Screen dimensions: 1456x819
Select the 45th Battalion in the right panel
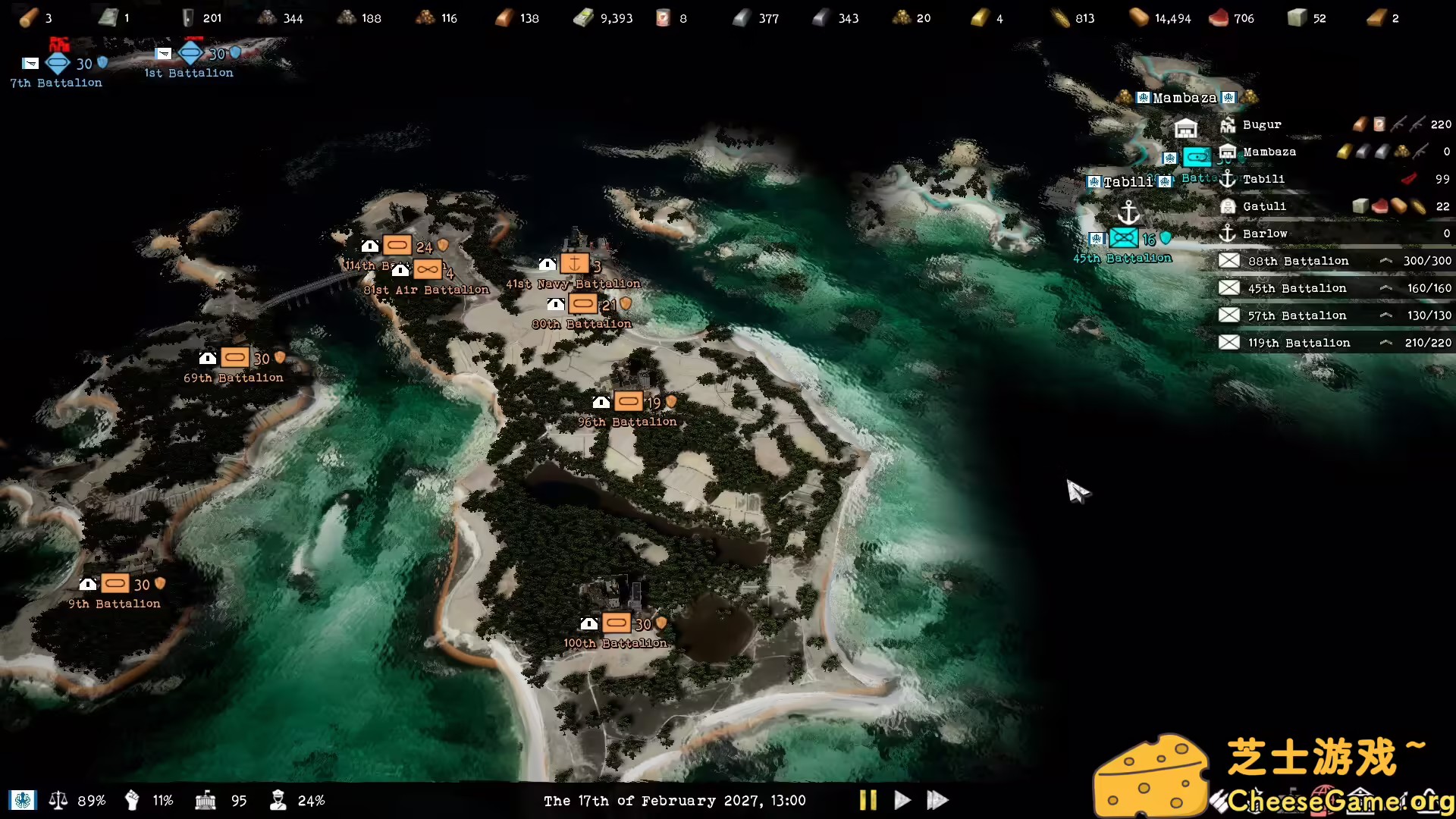coord(1297,287)
